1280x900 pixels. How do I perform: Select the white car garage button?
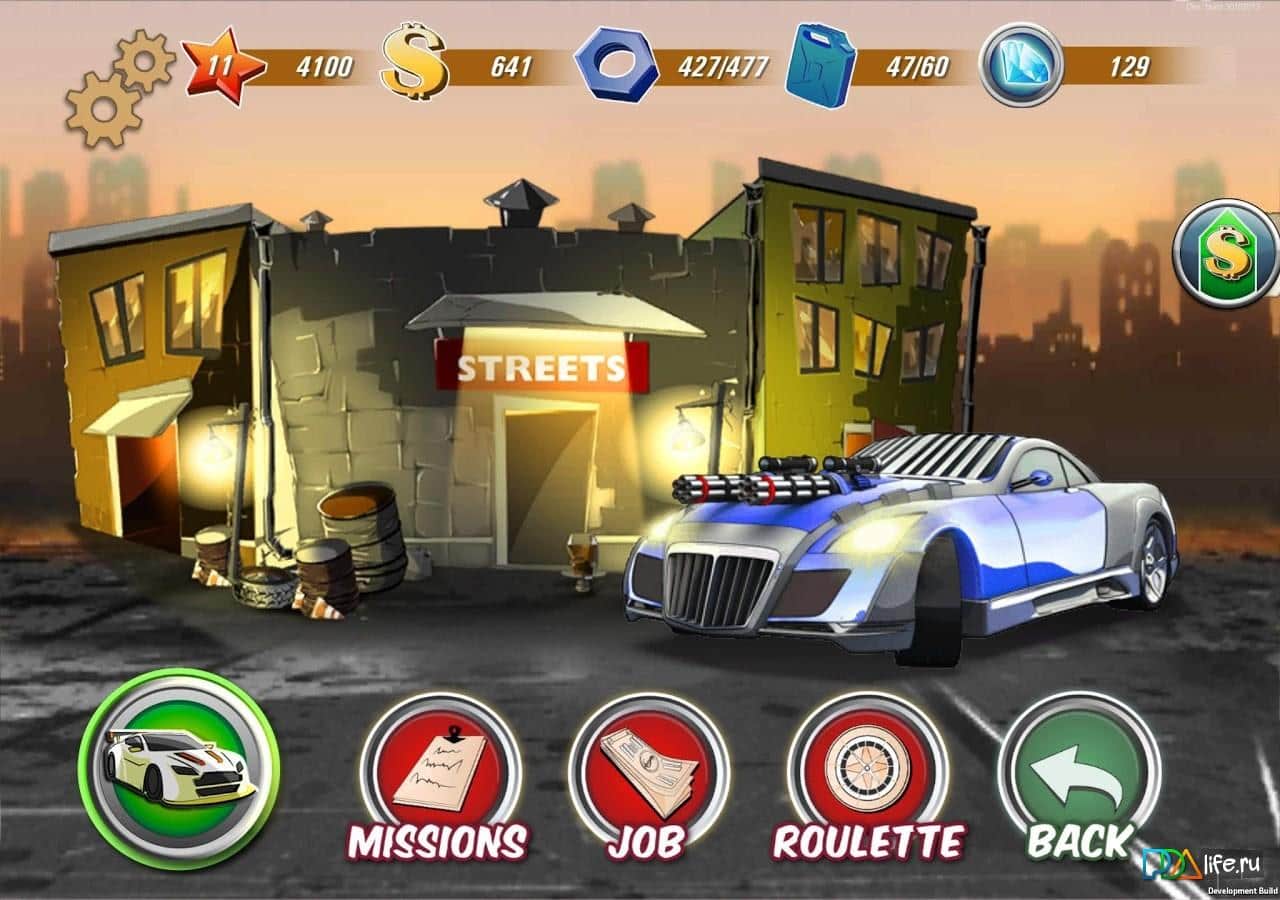pyautogui.click(x=179, y=768)
